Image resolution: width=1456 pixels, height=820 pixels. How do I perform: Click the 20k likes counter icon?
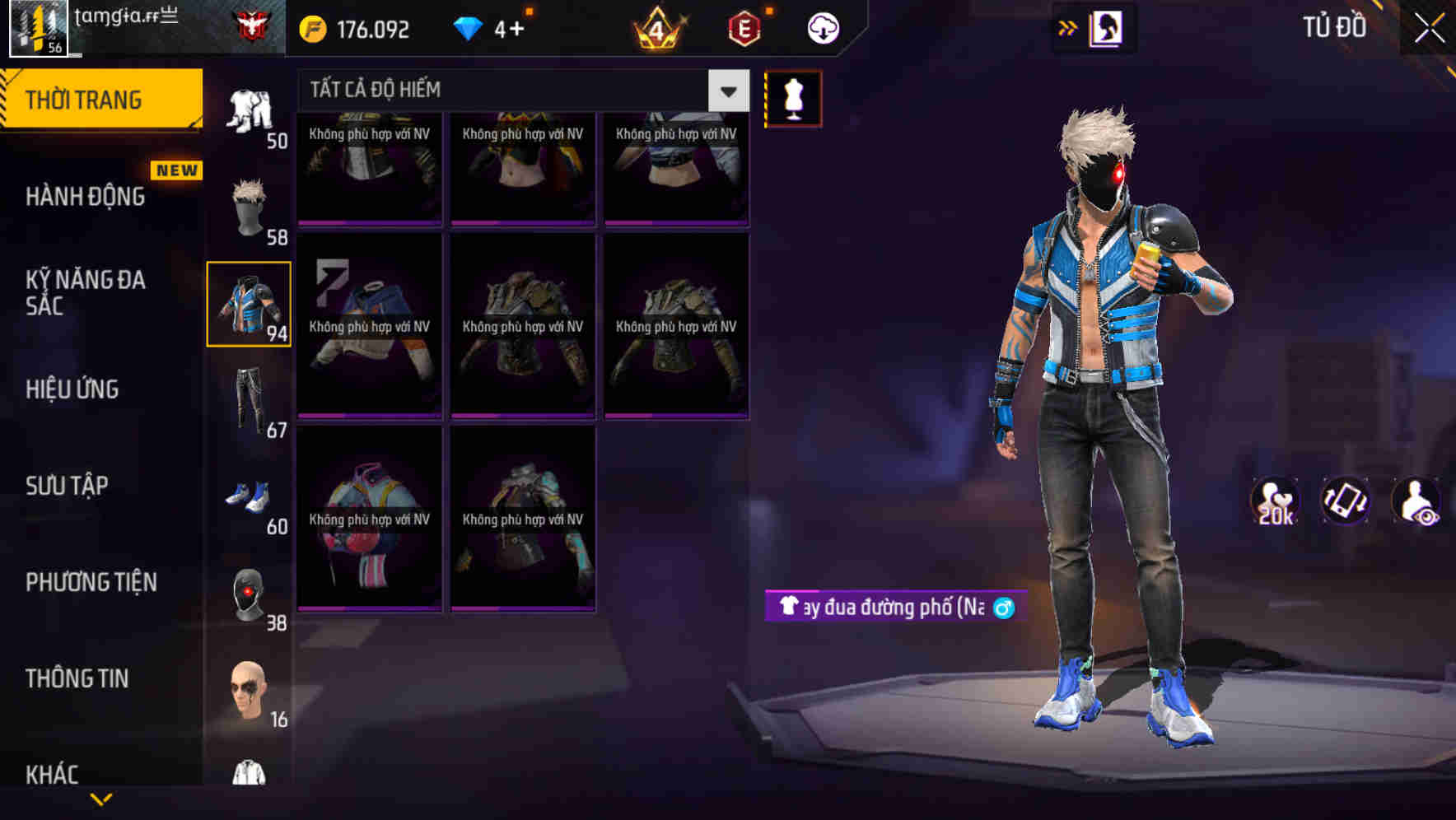coord(1275,501)
